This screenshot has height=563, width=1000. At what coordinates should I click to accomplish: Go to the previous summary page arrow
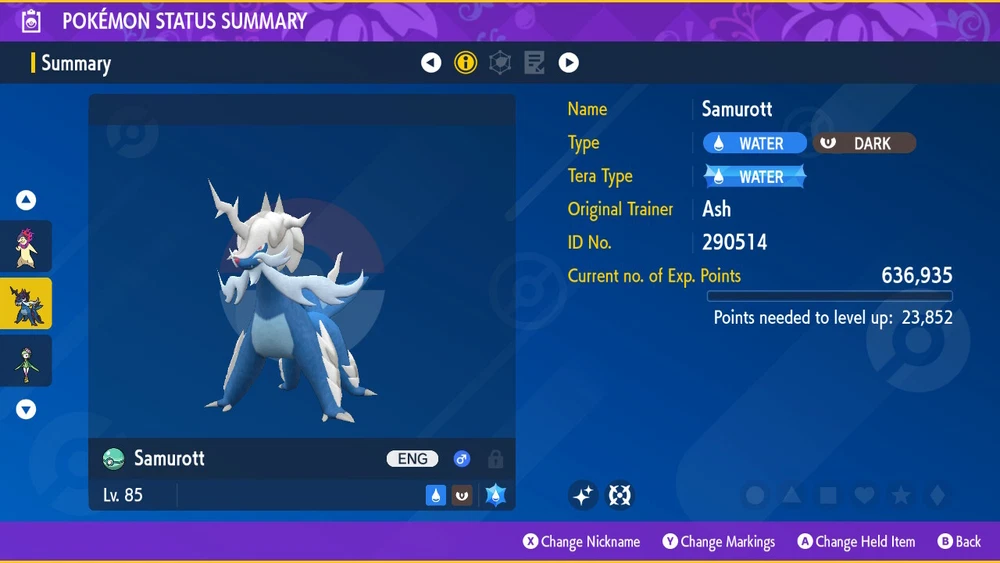point(431,63)
